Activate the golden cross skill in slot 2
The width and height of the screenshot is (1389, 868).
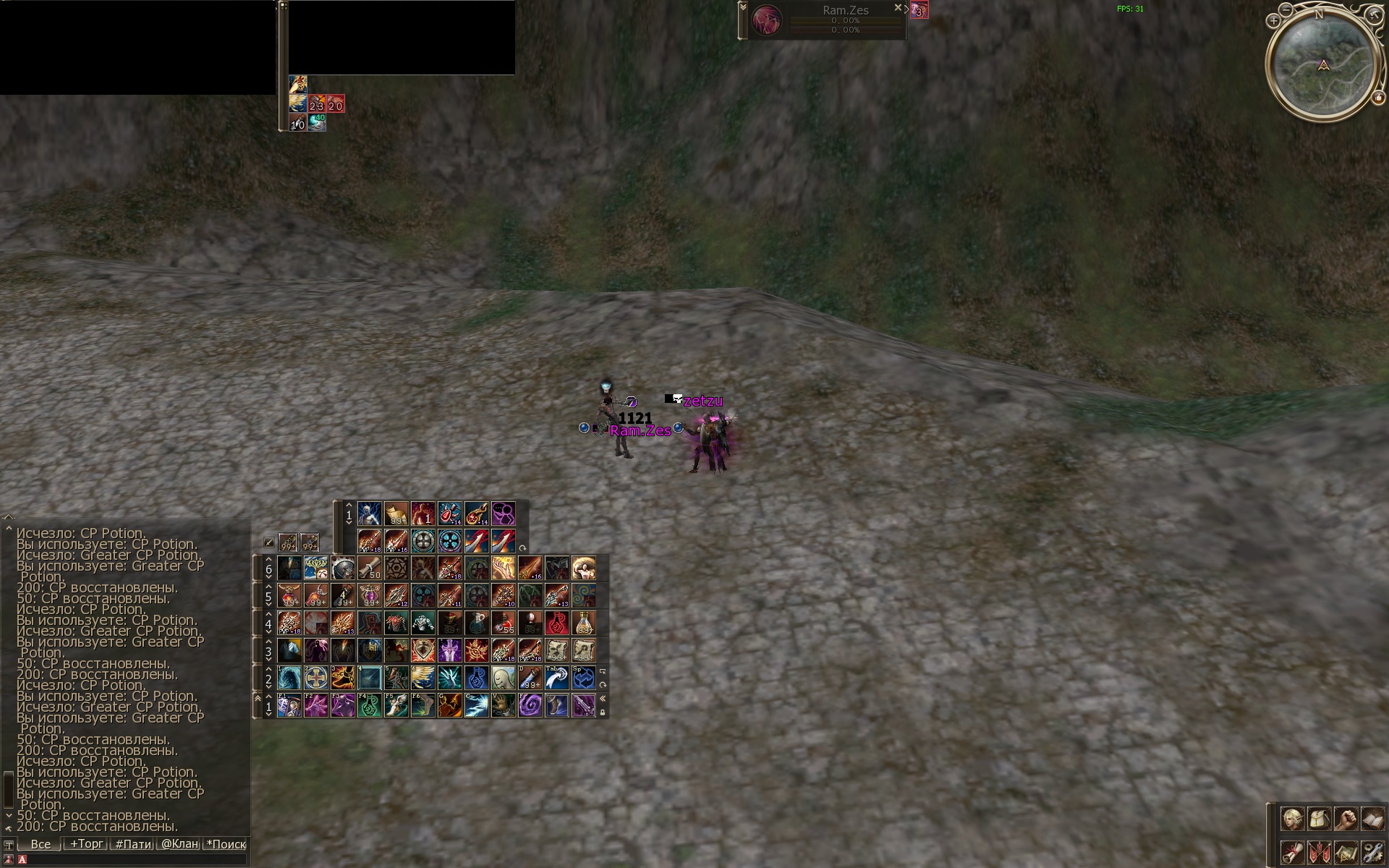point(316,678)
